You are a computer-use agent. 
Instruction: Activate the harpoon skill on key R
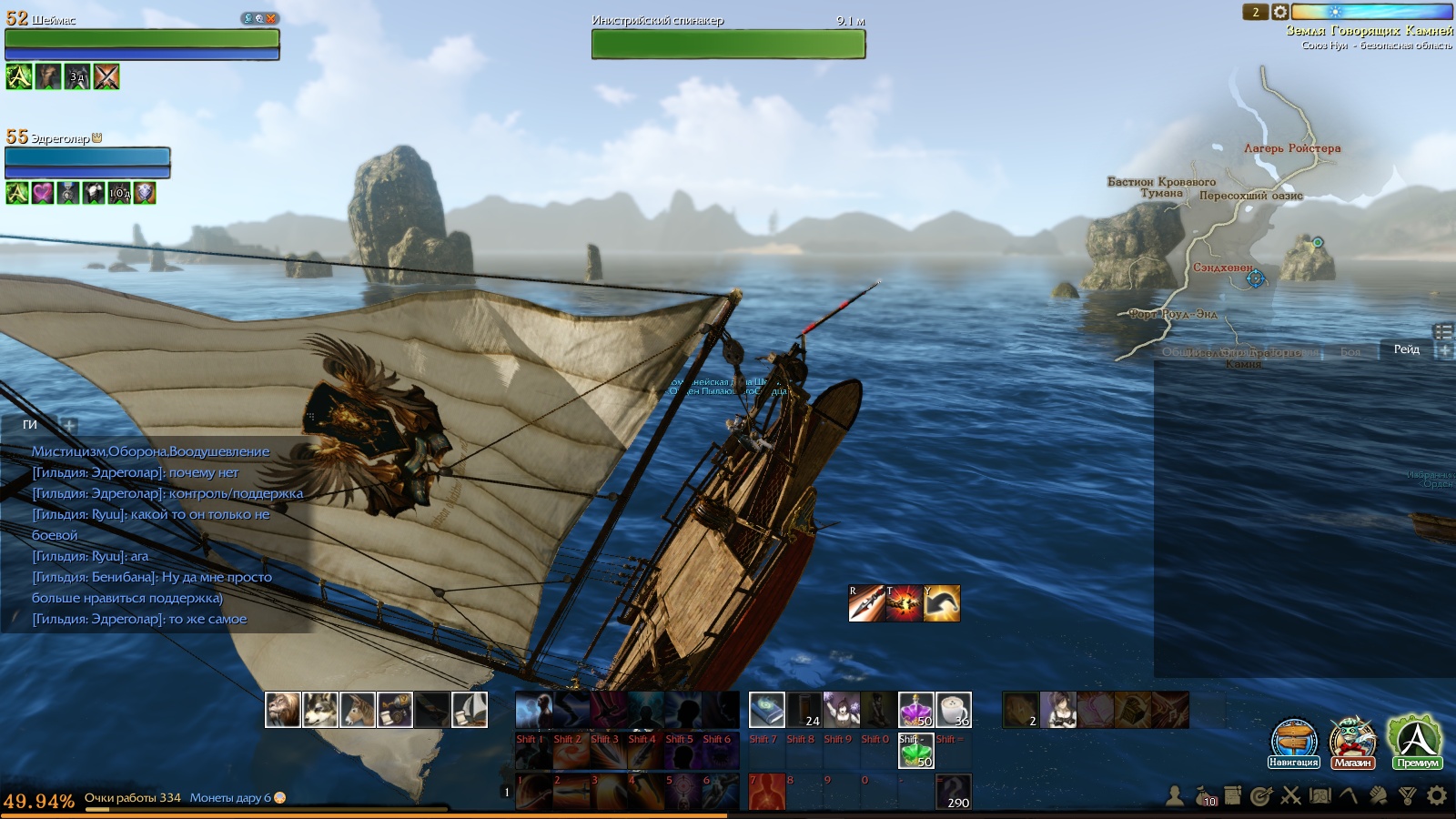[x=866, y=603]
